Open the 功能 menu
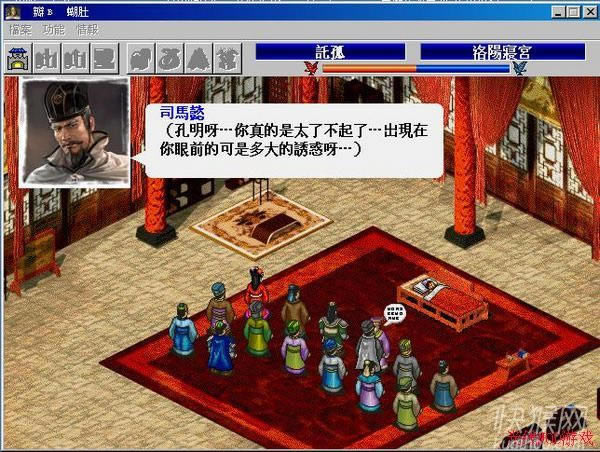 tap(54, 31)
